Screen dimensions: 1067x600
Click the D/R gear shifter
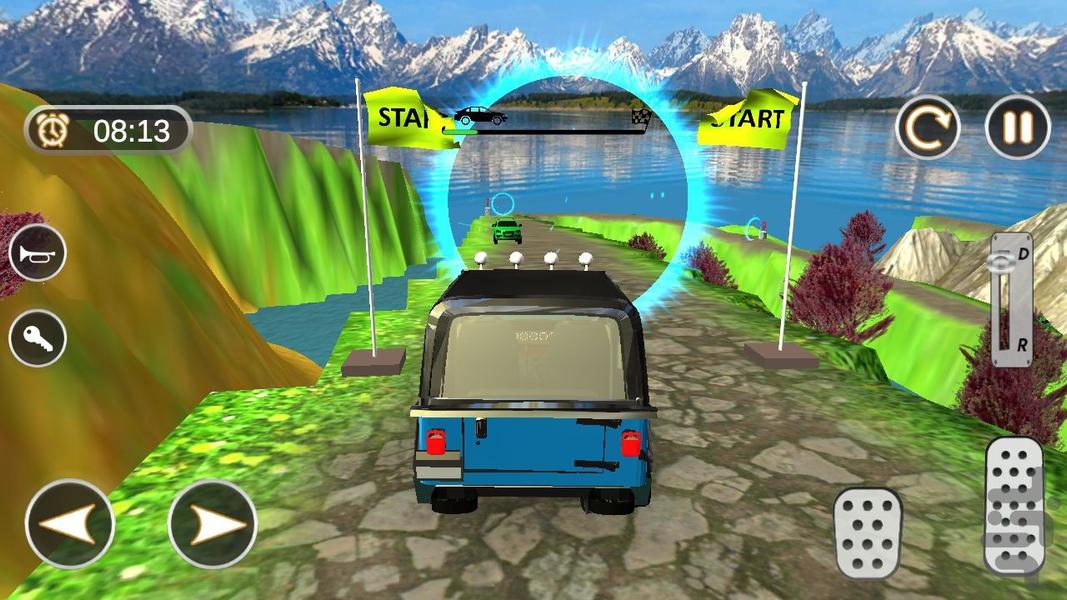[x=1011, y=299]
